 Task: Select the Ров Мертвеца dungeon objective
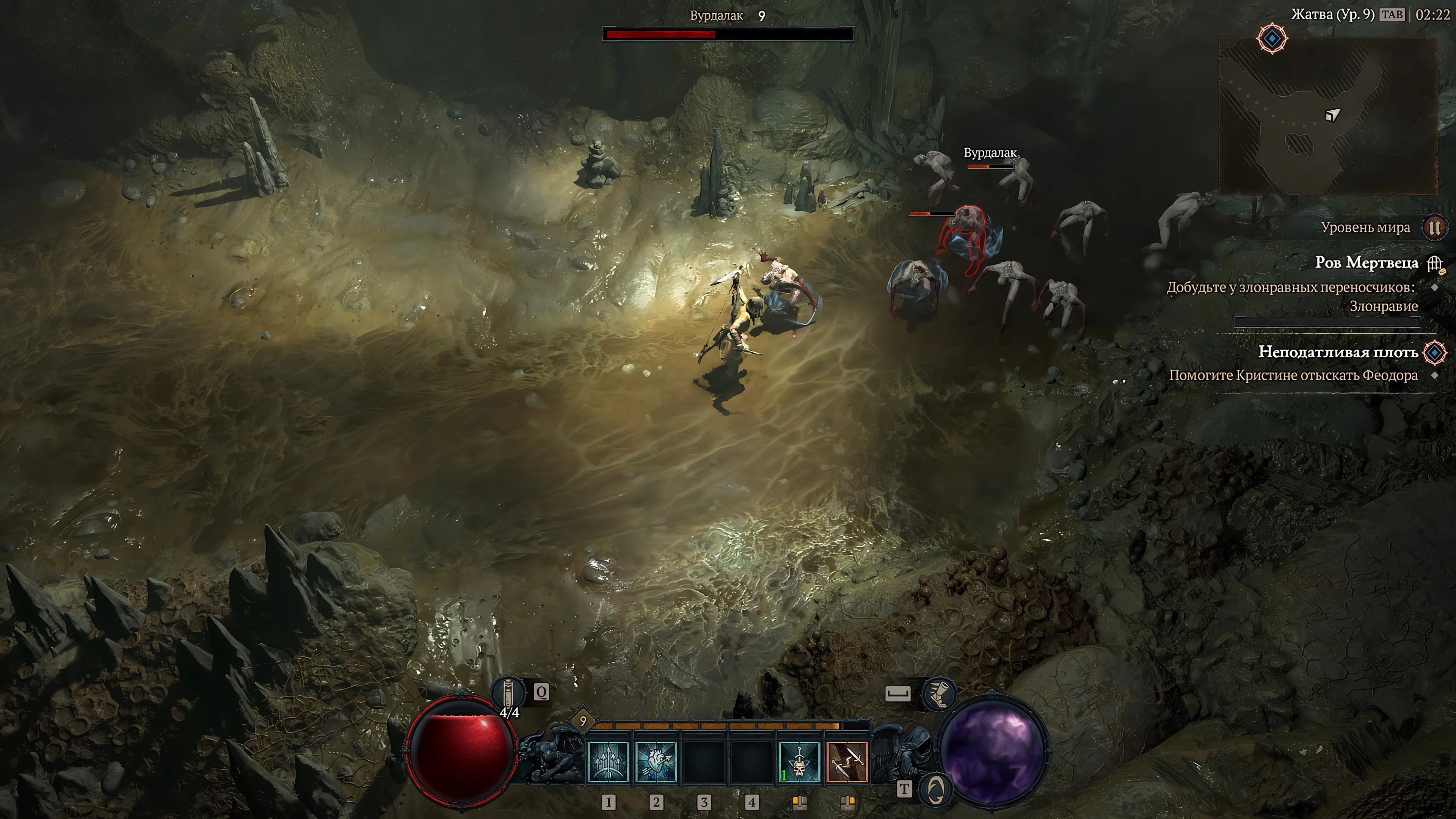[x=1366, y=263]
